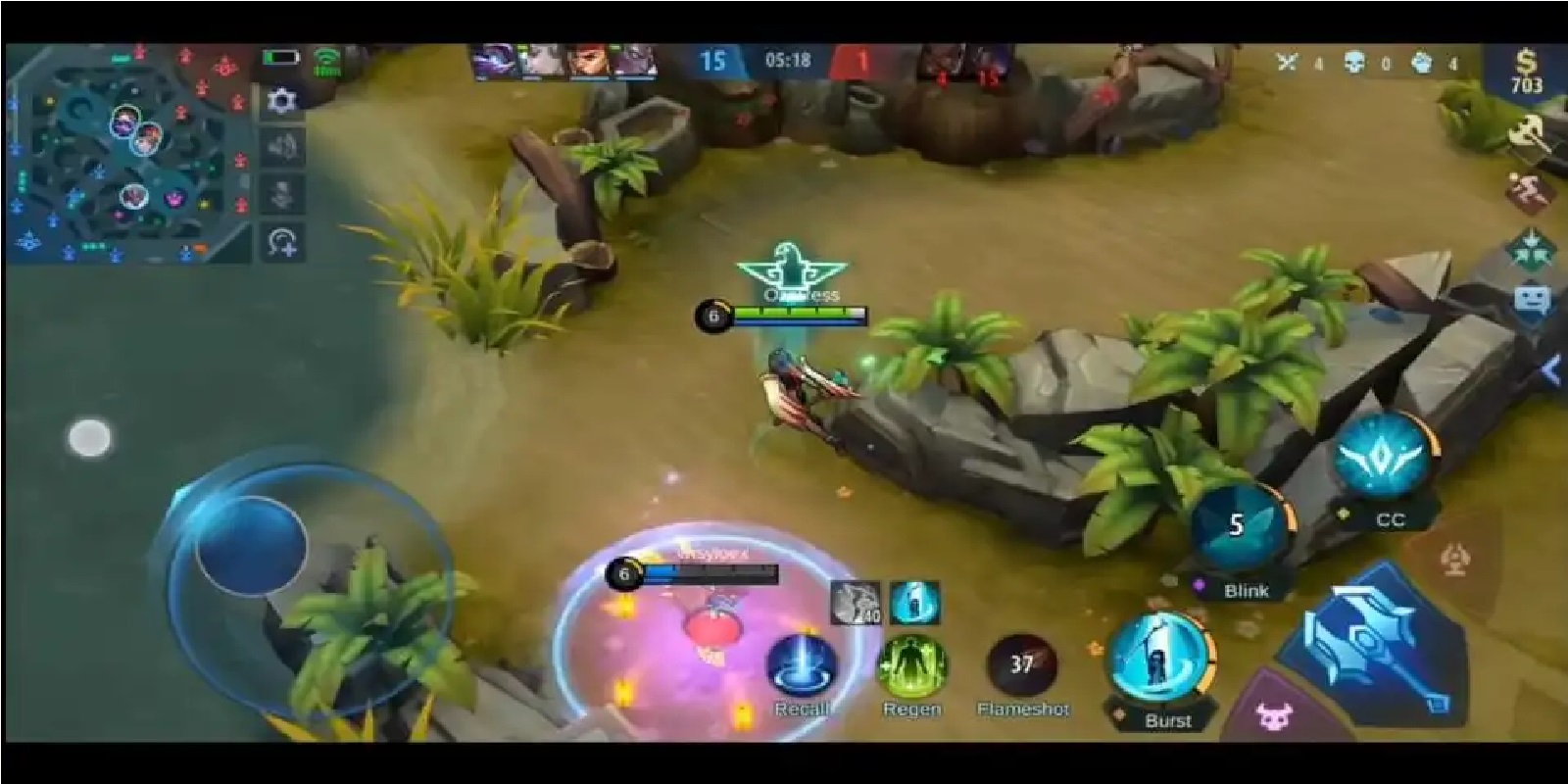Image resolution: width=1568 pixels, height=784 pixels.
Task: Open the in-game Settings gear
Action: (281, 99)
